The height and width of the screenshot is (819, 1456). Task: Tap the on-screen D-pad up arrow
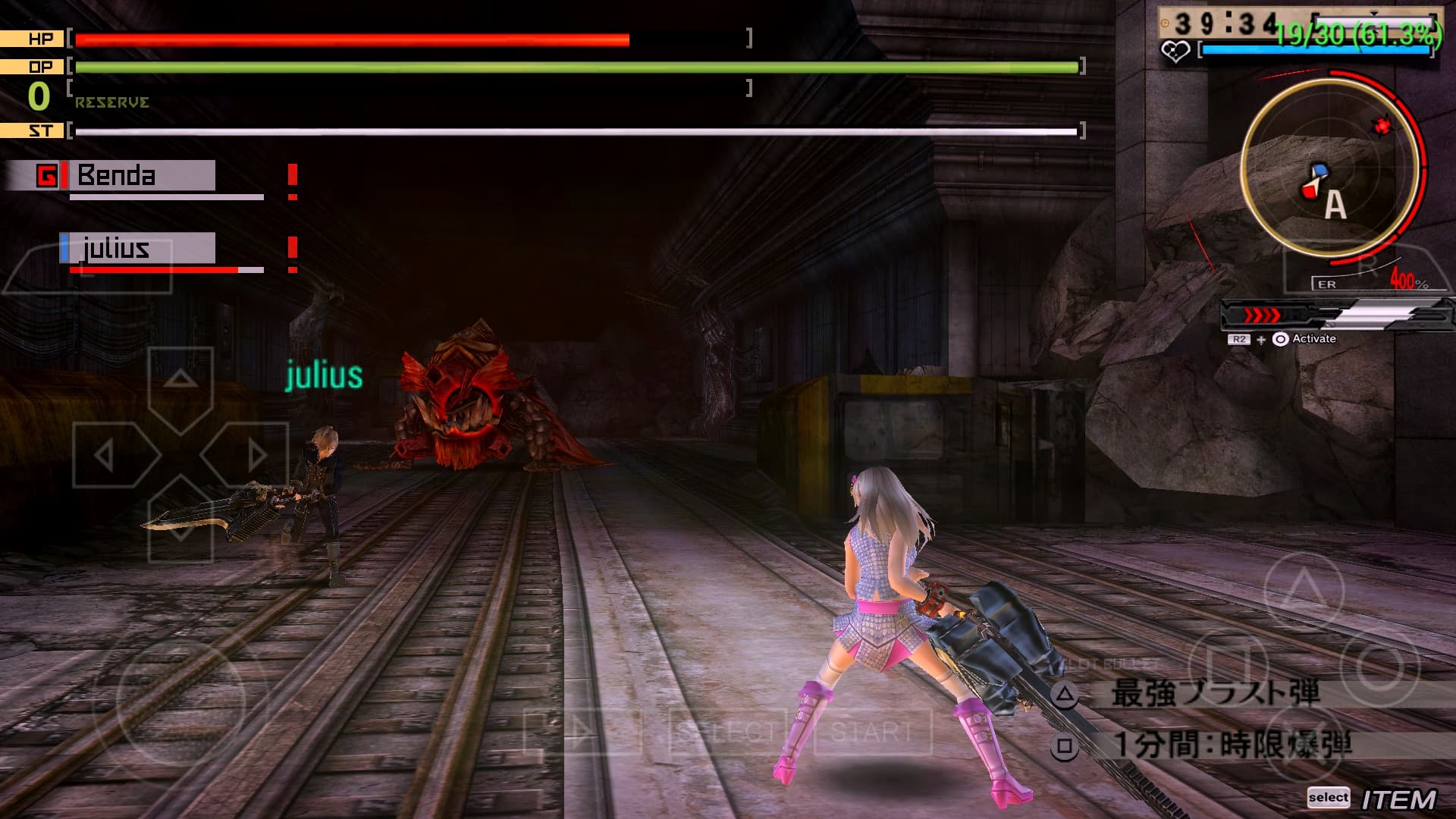click(x=180, y=379)
